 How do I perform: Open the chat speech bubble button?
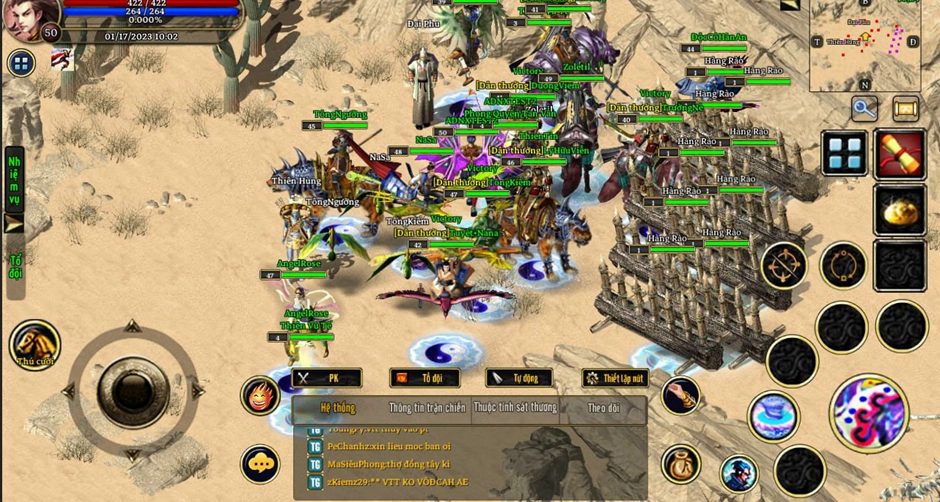click(260, 463)
